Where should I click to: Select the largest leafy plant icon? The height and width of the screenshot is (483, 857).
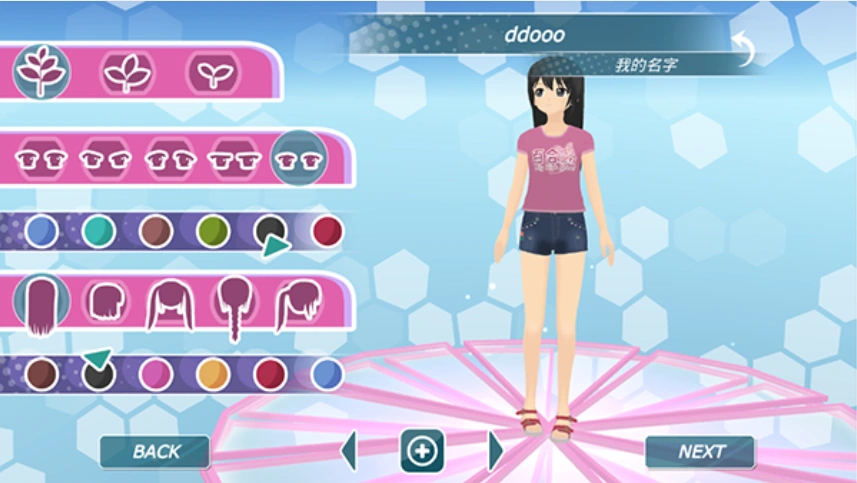coord(42,72)
